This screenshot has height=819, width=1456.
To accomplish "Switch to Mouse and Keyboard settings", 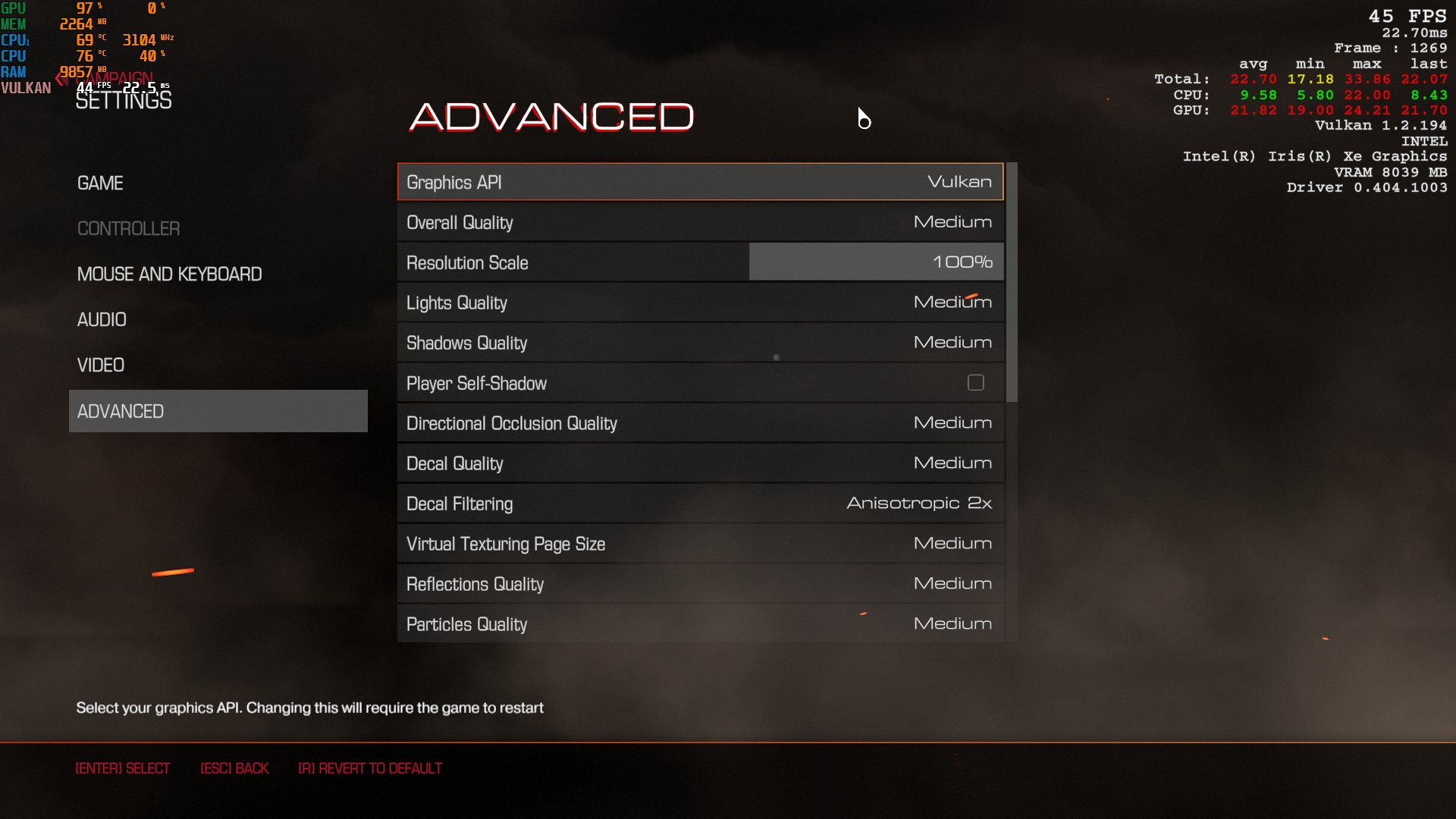I will [x=169, y=275].
